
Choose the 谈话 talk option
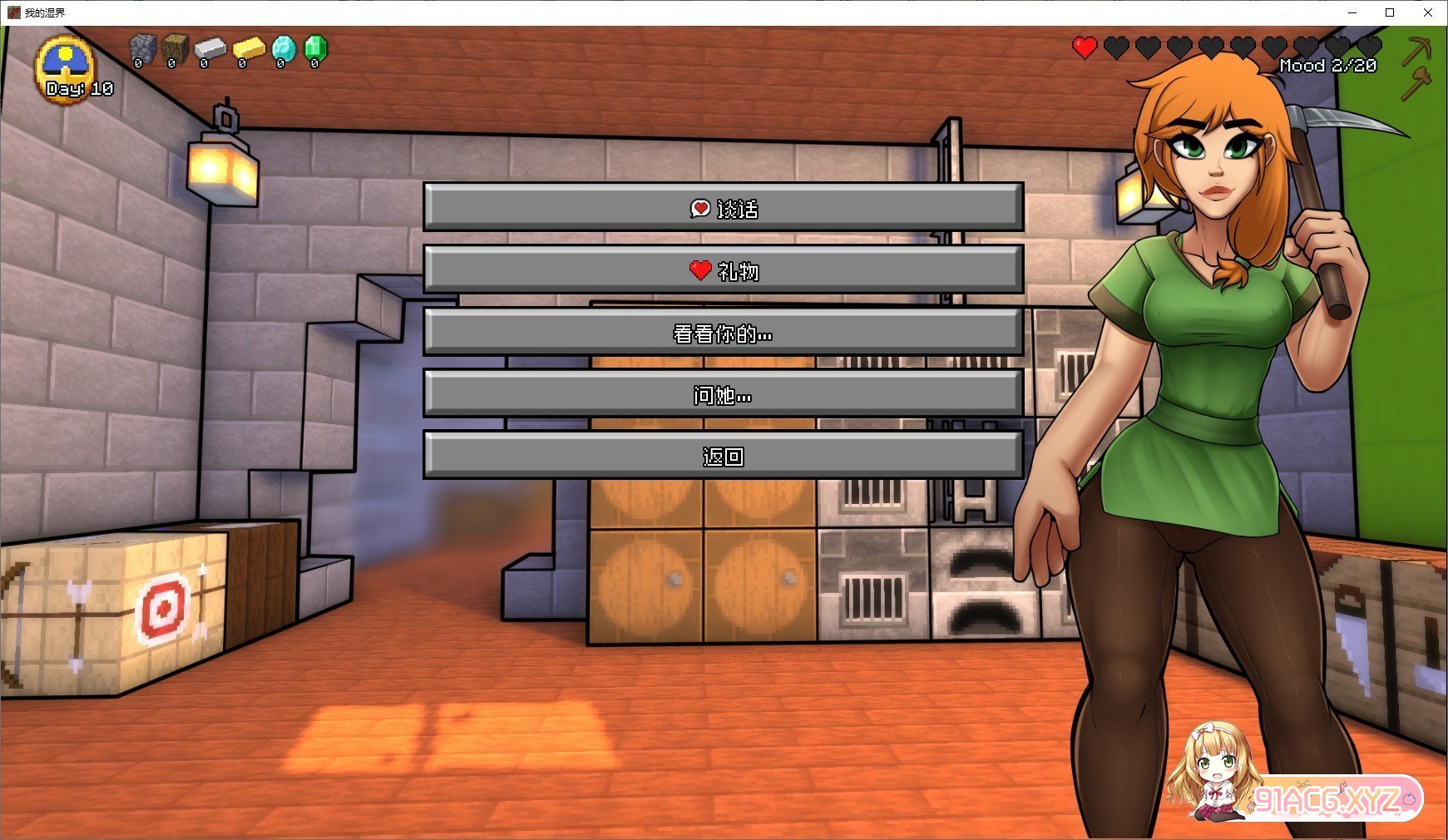coord(723,208)
